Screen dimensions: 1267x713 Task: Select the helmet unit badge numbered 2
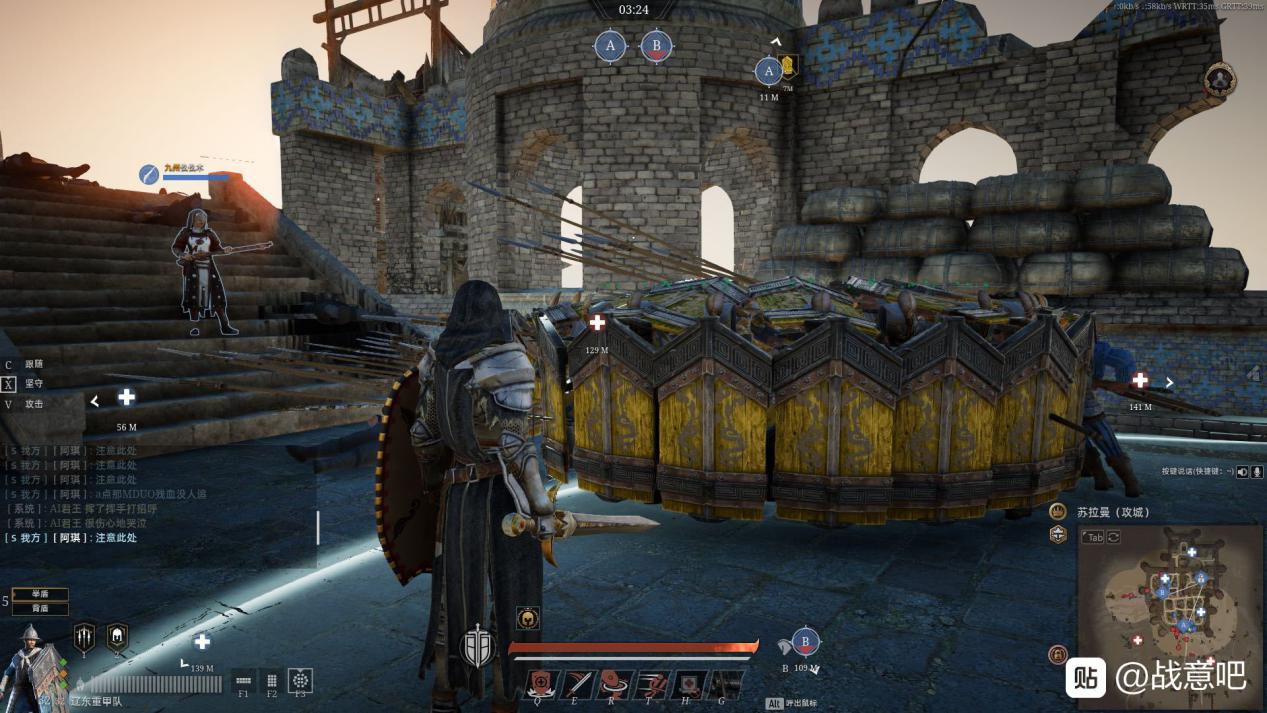coord(117,636)
